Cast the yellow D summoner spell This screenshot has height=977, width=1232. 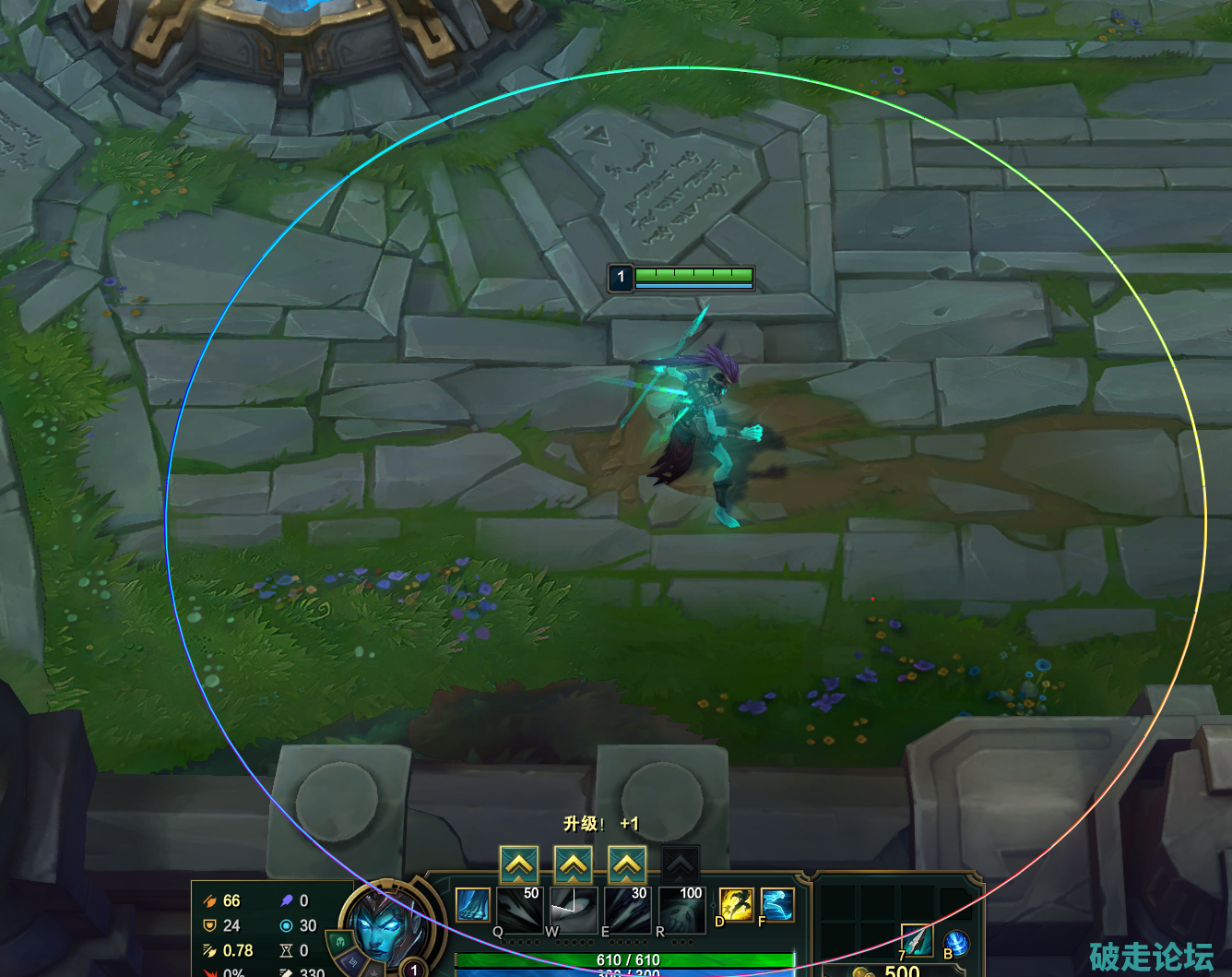(737, 905)
